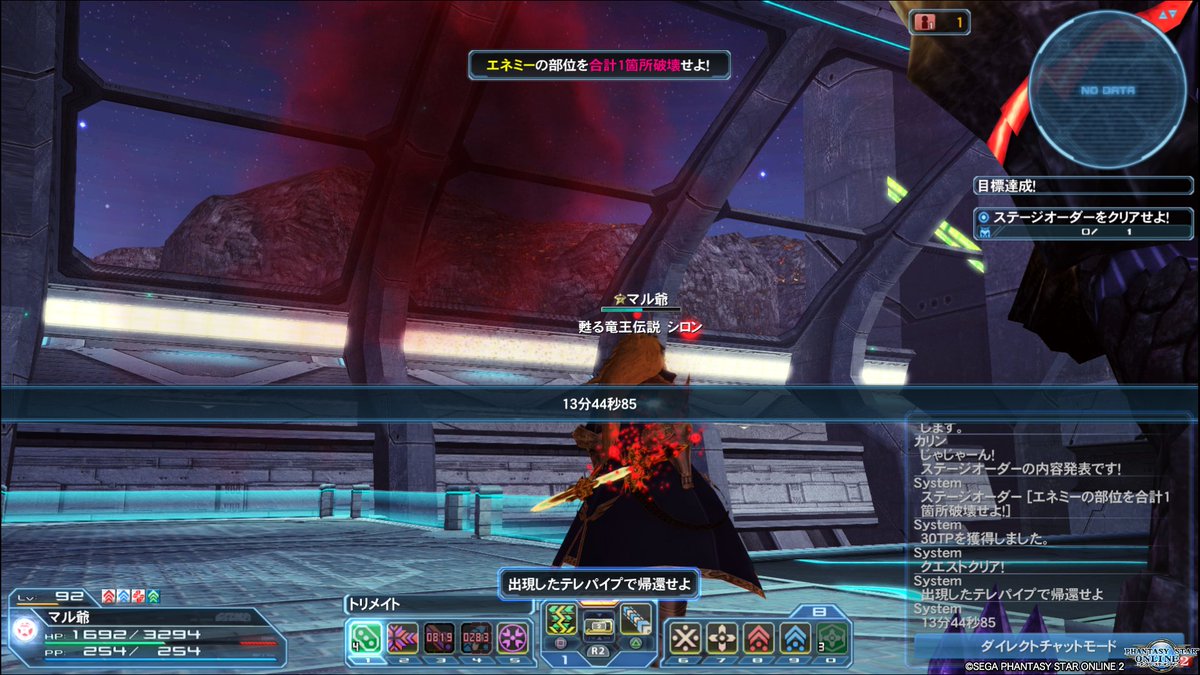The height and width of the screenshot is (675, 1200).
Task: Trigger the green-yellow zigzag weapon action
Action: pos(561,620)
